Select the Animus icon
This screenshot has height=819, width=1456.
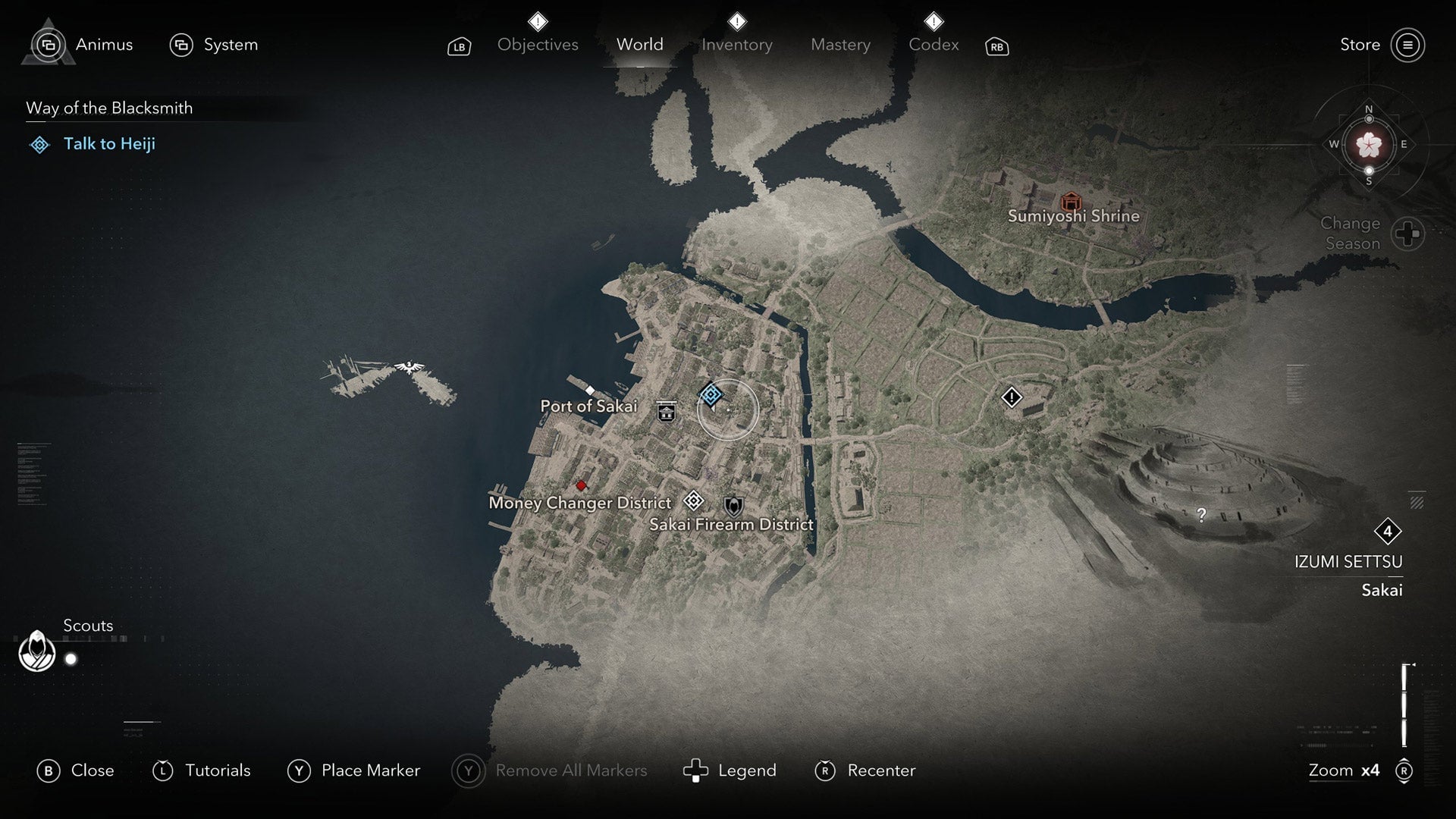pyautogui.click(x=49, y=45)
